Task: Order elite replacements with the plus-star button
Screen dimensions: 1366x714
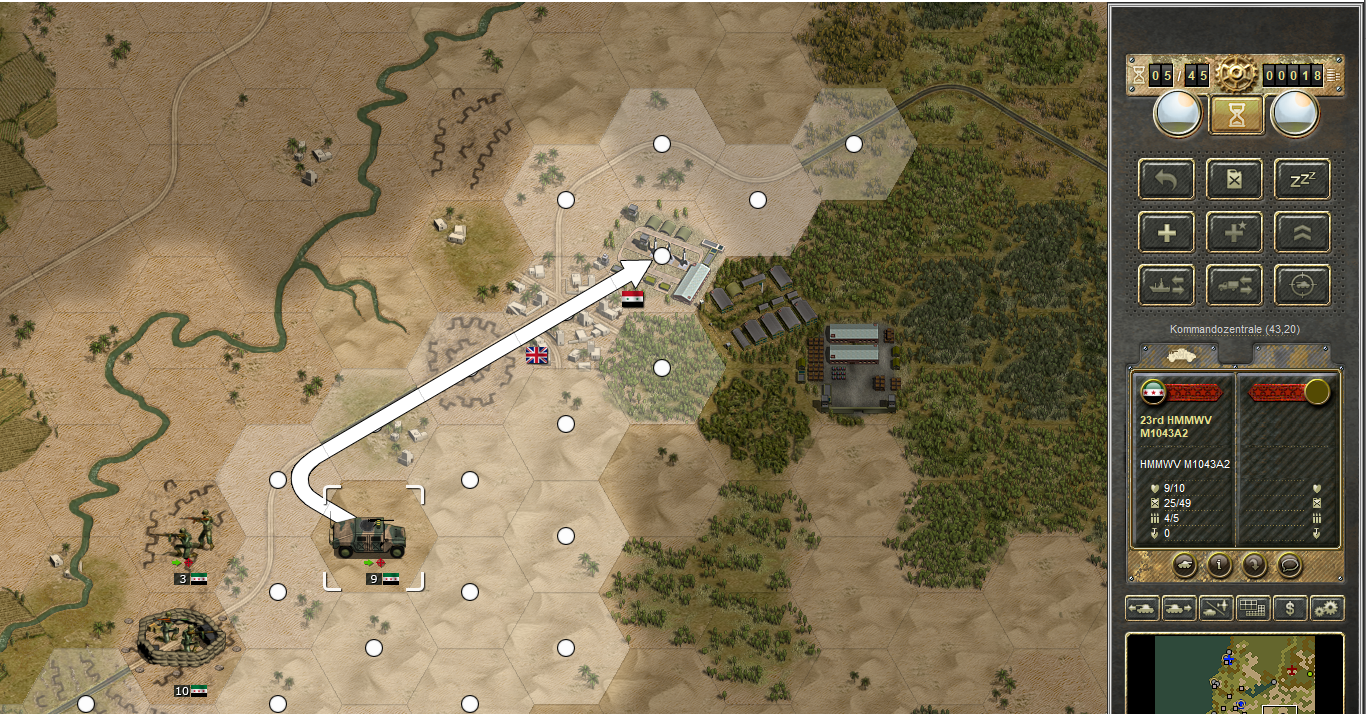Action: [1235, 233]
